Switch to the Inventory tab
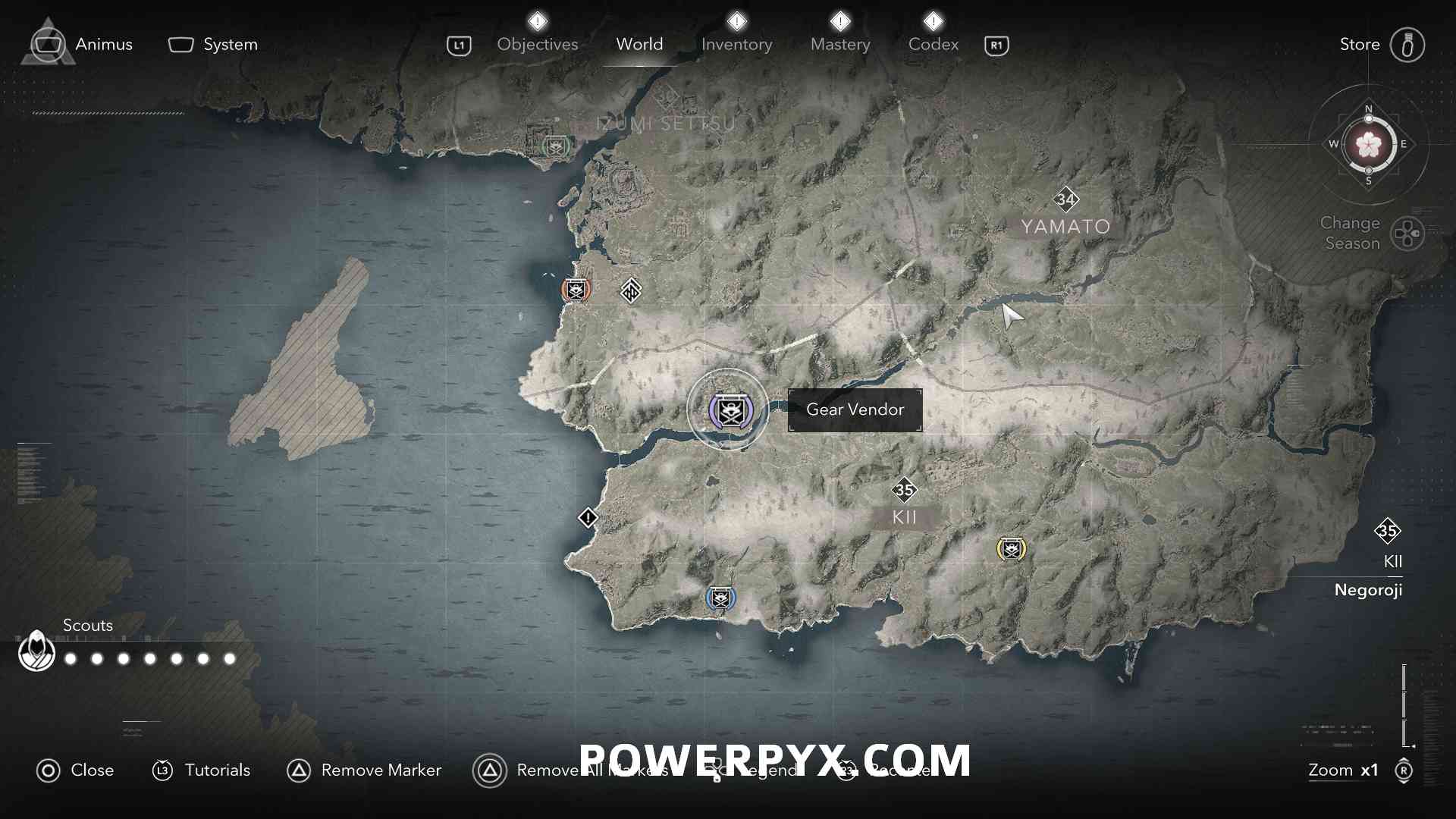Image resolution: width=1456 pixels, height=819 pixels. [736, 45]
